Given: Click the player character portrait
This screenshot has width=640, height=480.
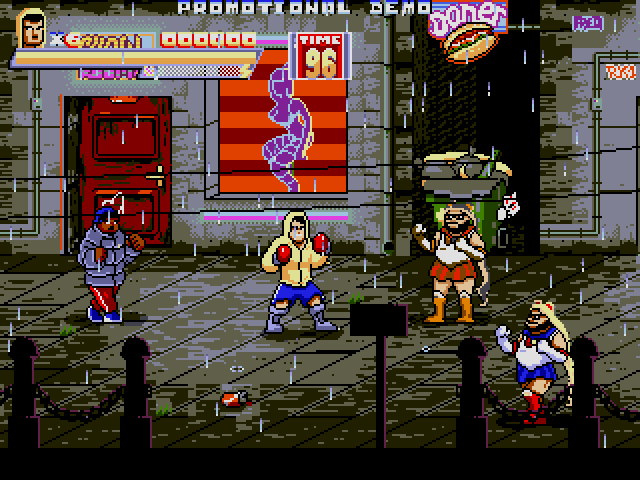Looking at the screenshot, I should pyautogui.click(x=33, y=29).
